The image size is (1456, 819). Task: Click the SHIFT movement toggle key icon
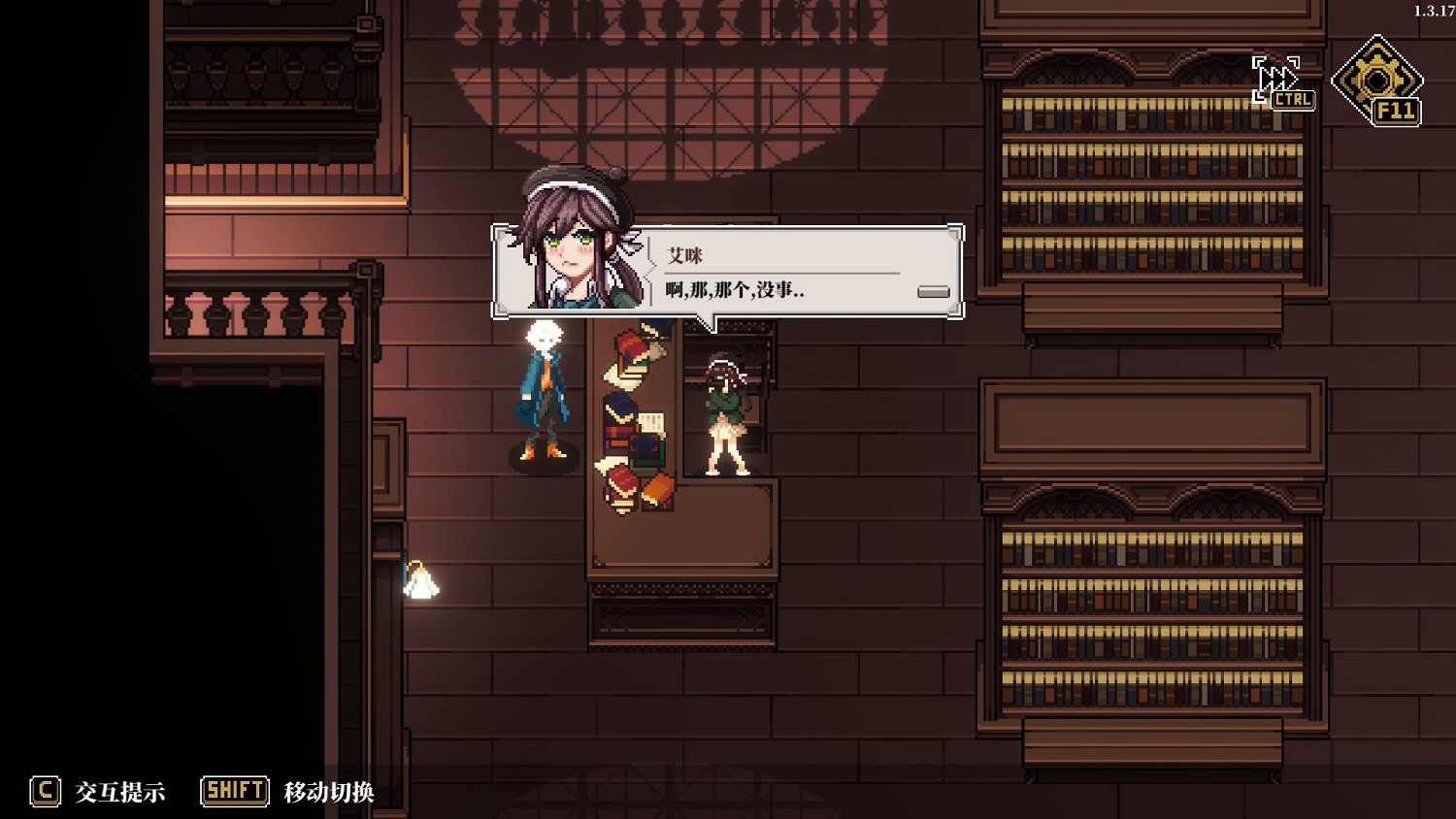coord(233,790)
